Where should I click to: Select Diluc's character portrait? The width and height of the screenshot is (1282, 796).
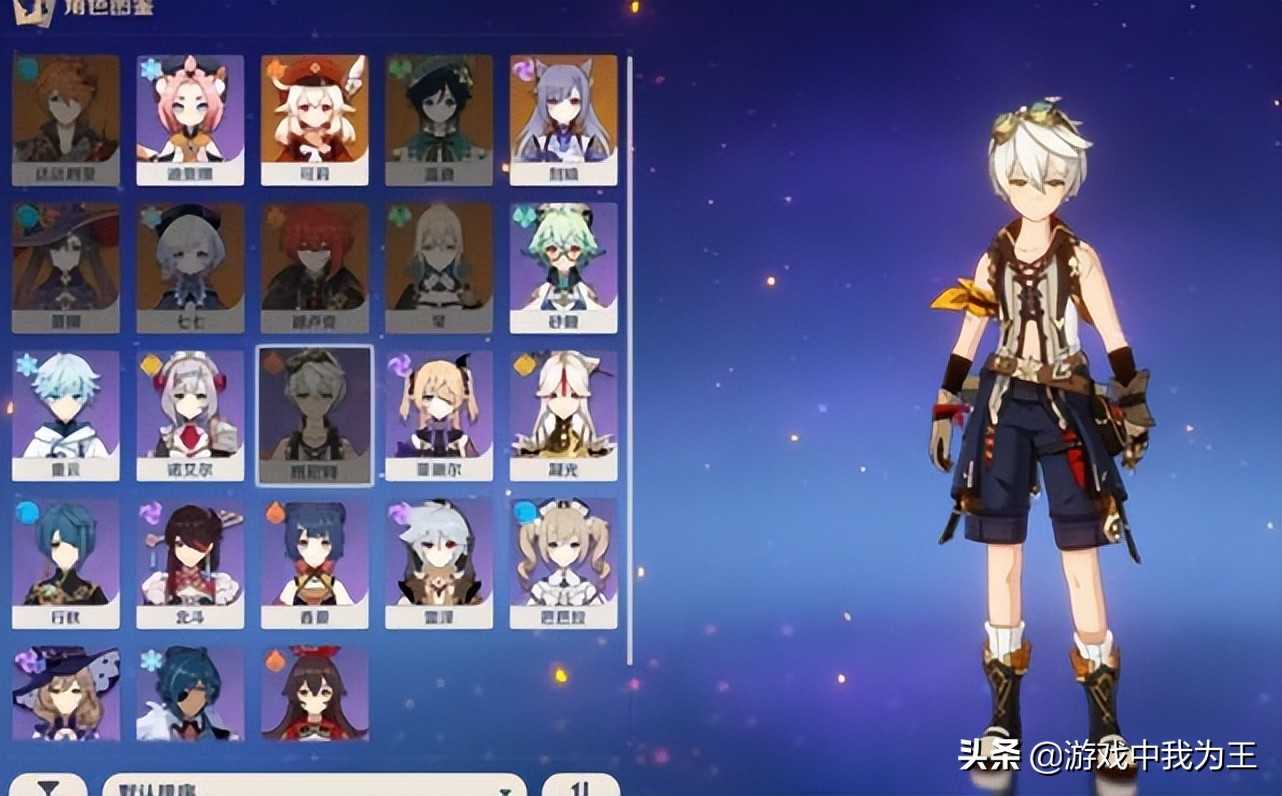[x=314, y=263]
